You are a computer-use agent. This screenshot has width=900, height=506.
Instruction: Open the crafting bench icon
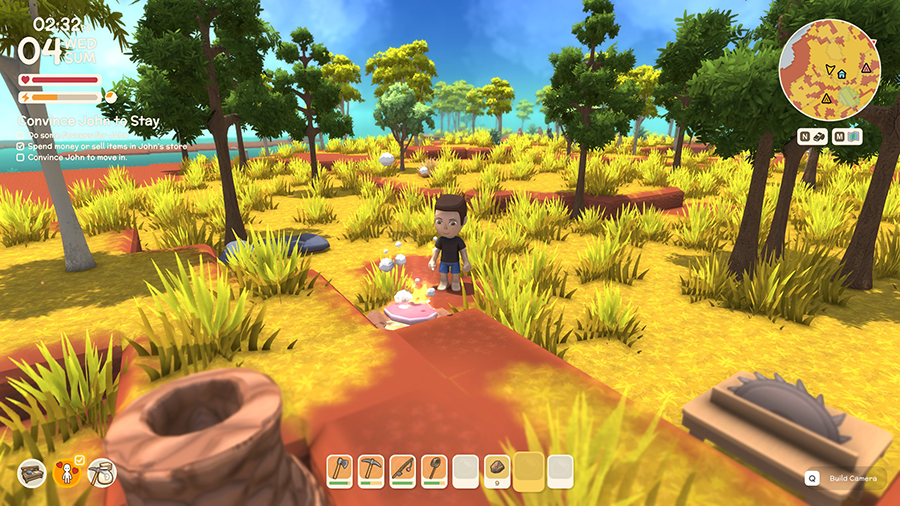[x=32, y=473]
